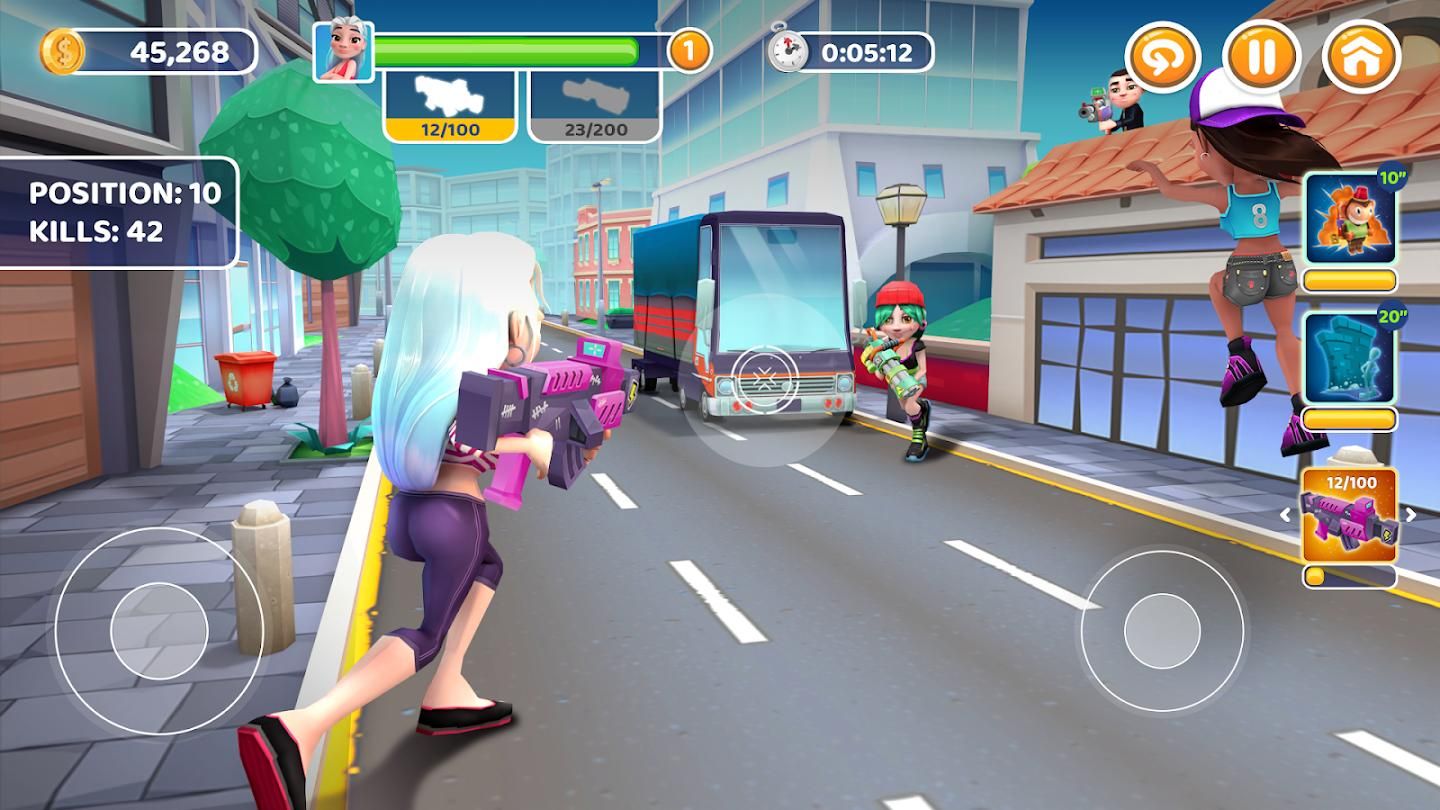Viewport: 1440px width, 810px height.
Task: Switch to the secondary weapon slot showing 23/200
Action: click(594, 105)
